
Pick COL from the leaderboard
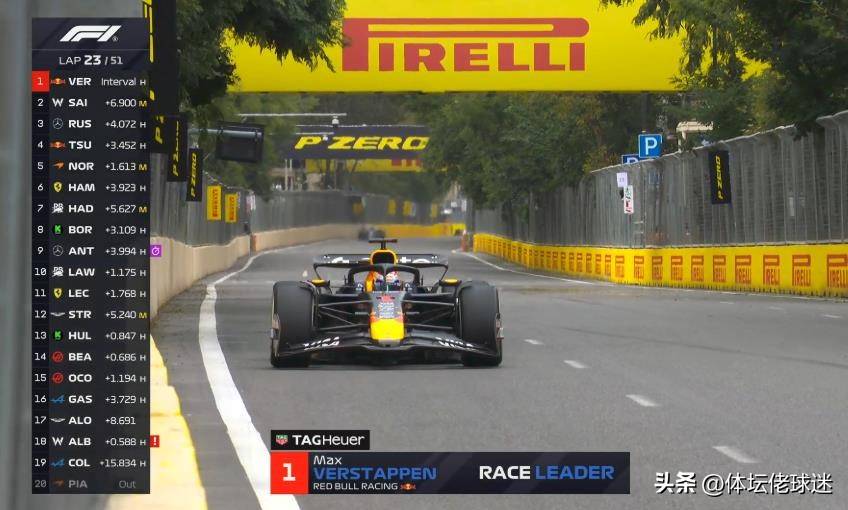[x=90, y=462]
